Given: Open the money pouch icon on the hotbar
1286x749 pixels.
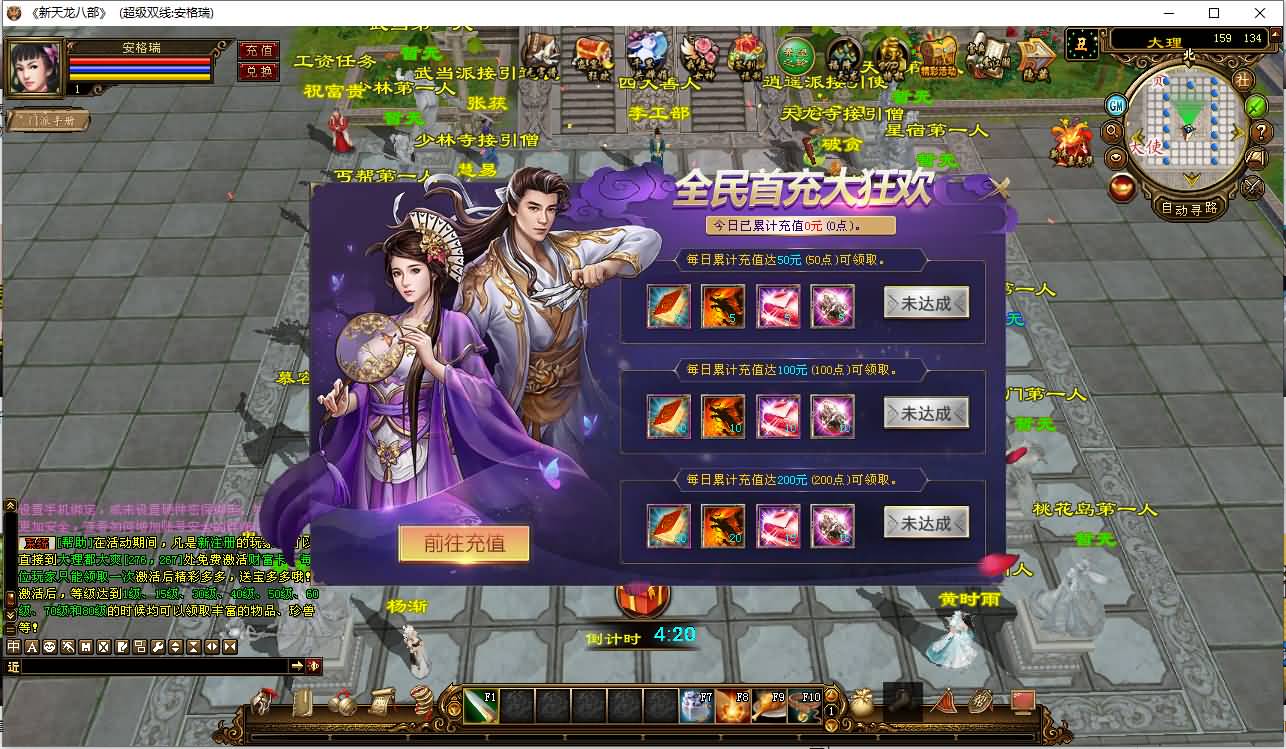Looking at the screenshot, I should click(x=864, y=703).
